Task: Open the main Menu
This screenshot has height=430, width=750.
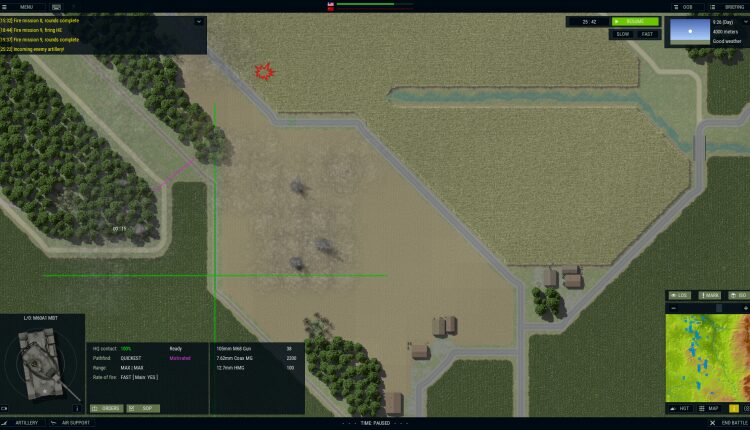Action: [x=22, y=6]
